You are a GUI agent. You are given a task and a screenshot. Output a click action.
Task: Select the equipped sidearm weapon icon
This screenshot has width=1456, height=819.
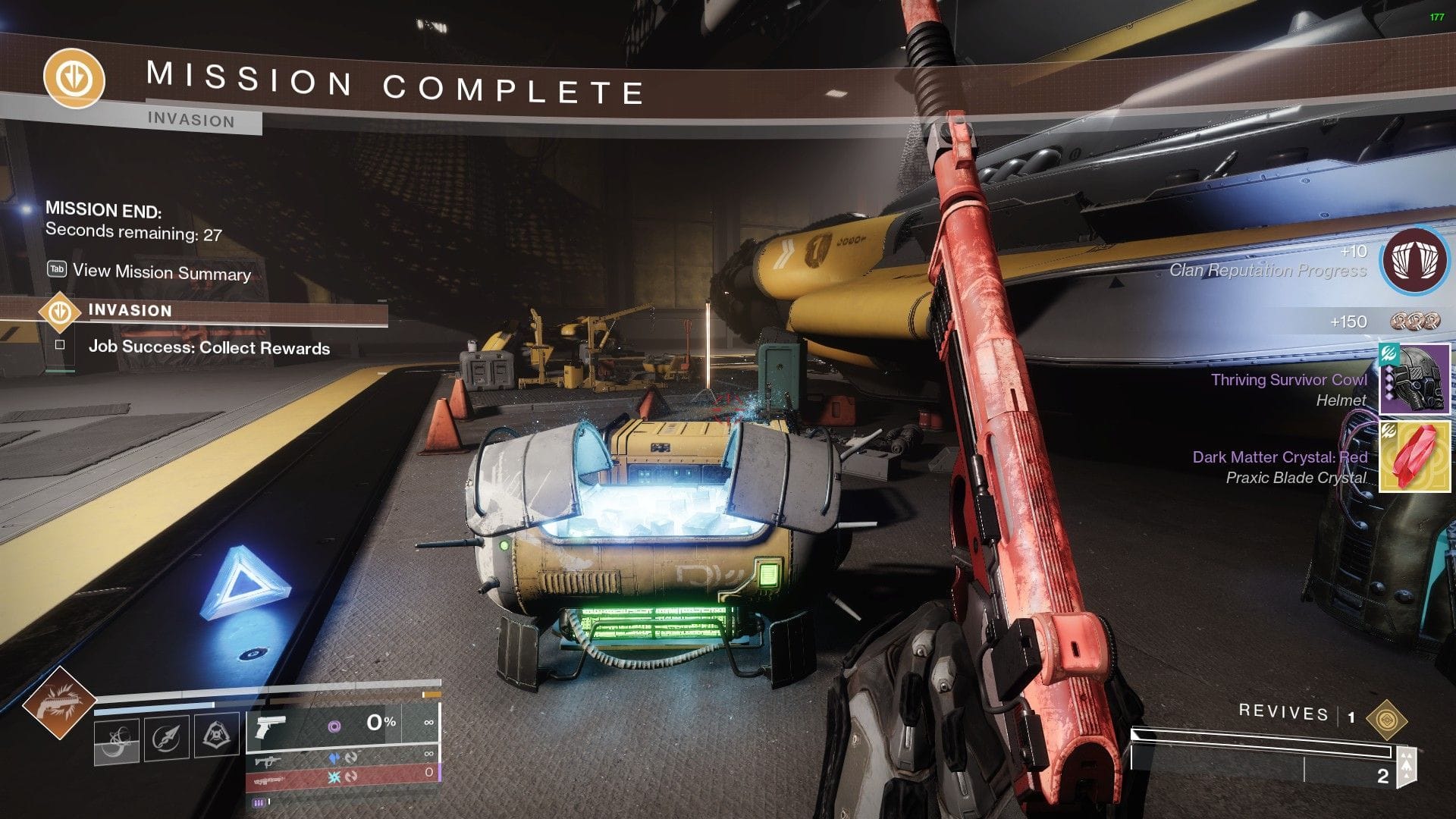(270, 726)
